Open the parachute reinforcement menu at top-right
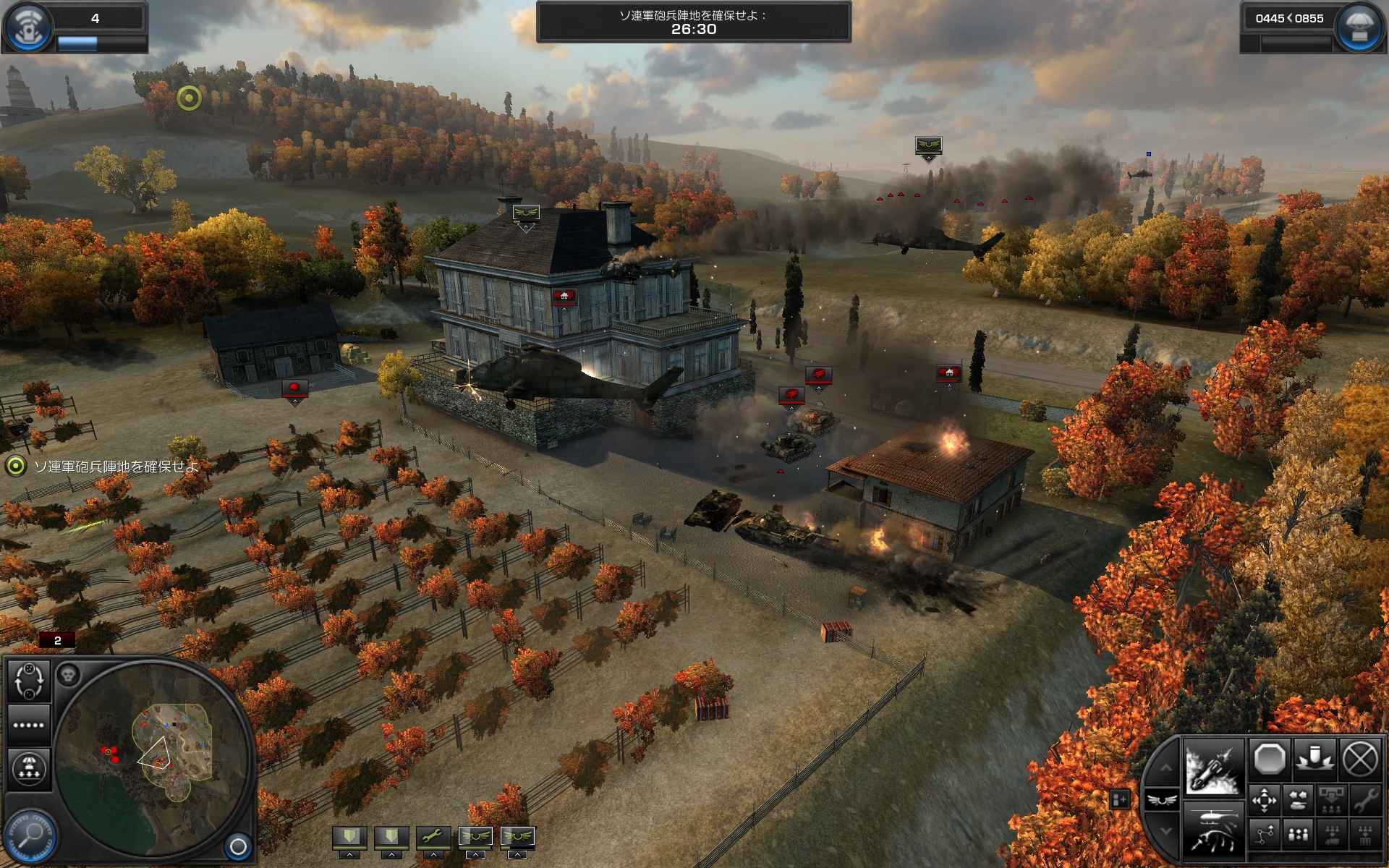Screen dimensions: 1389x868 tap(1358, 27)
